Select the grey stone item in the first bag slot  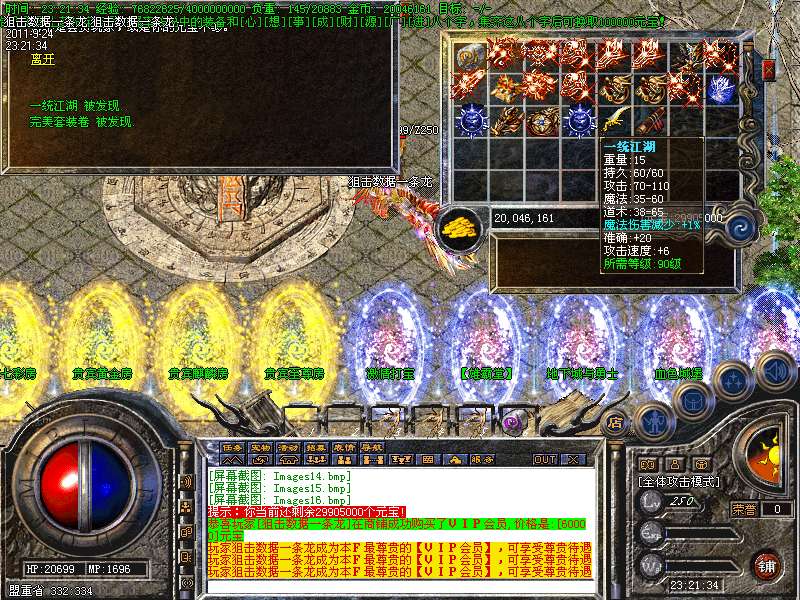pyautogui.click(x=470, y=57)
